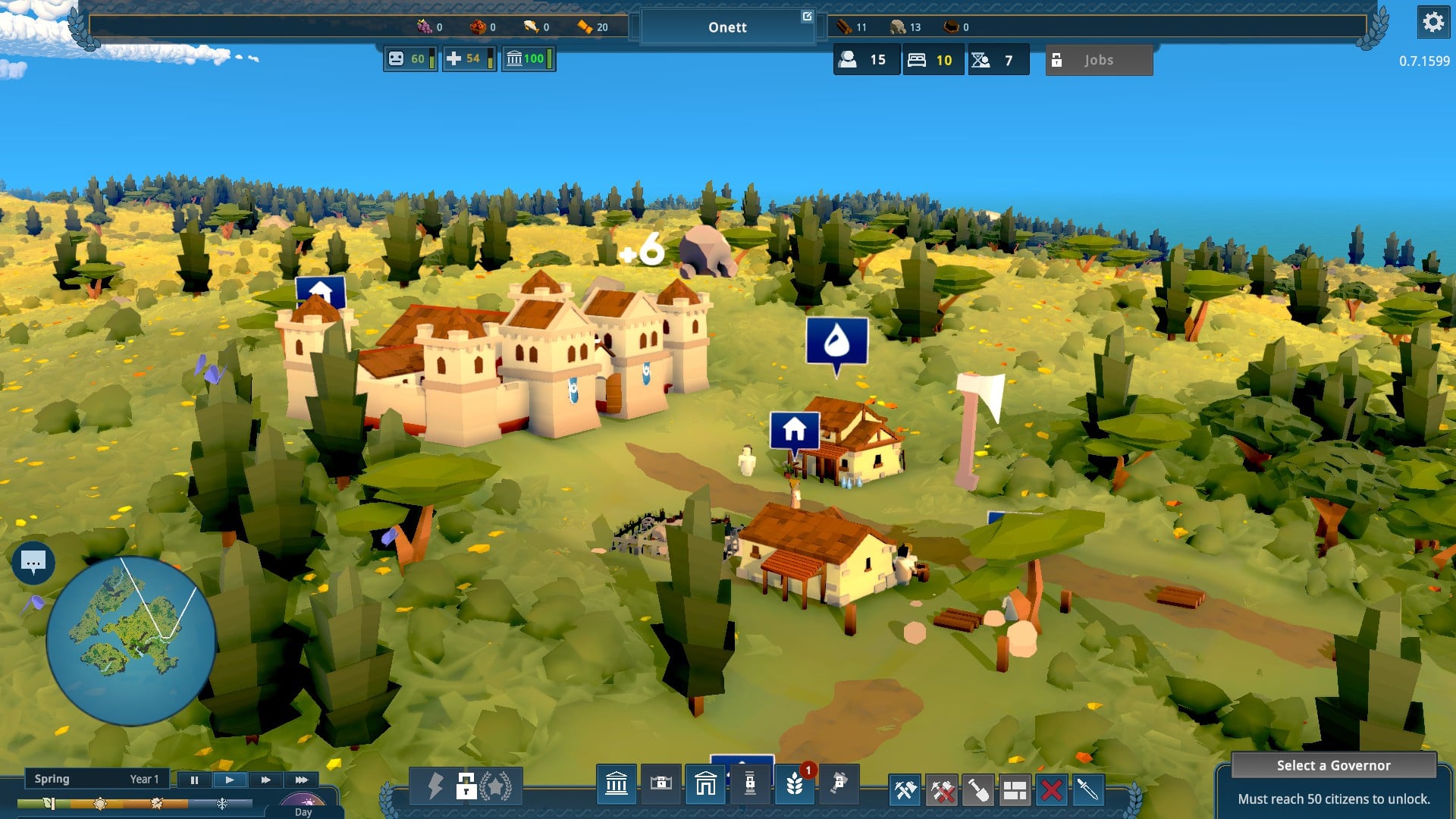Open the settings gear menu
The image size is (1456, 819).
(x=1432, y=22)
